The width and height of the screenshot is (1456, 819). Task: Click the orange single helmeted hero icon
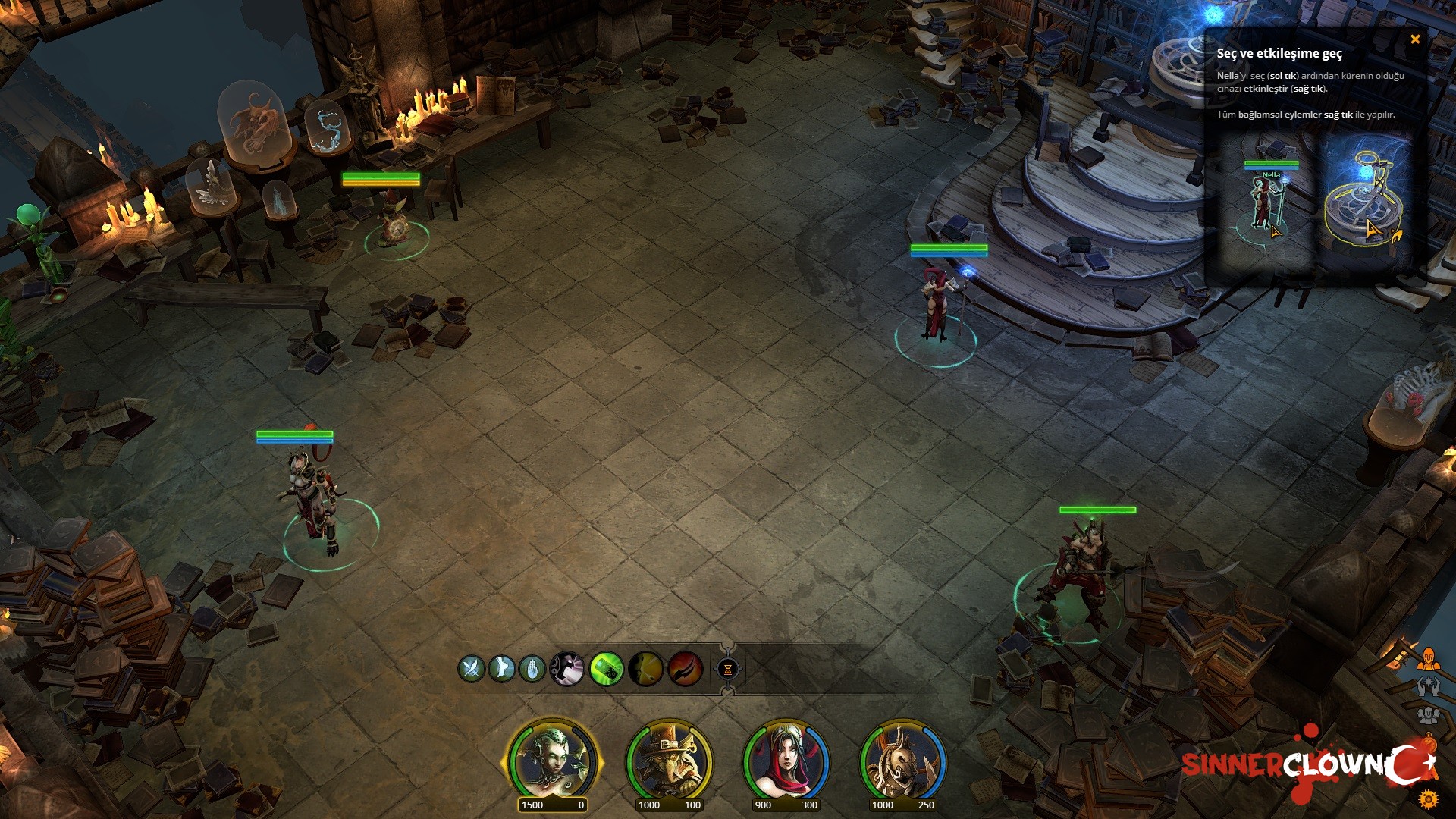point(1429,658)
